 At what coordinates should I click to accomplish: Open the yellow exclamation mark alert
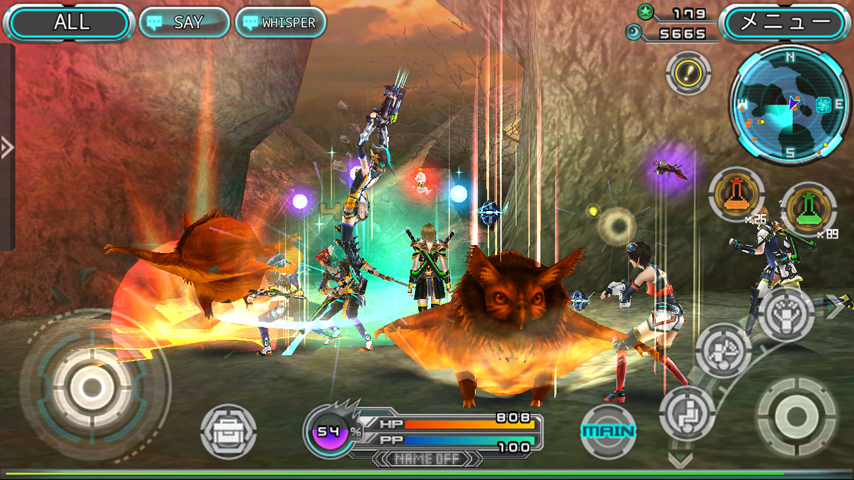pos(688,72)
